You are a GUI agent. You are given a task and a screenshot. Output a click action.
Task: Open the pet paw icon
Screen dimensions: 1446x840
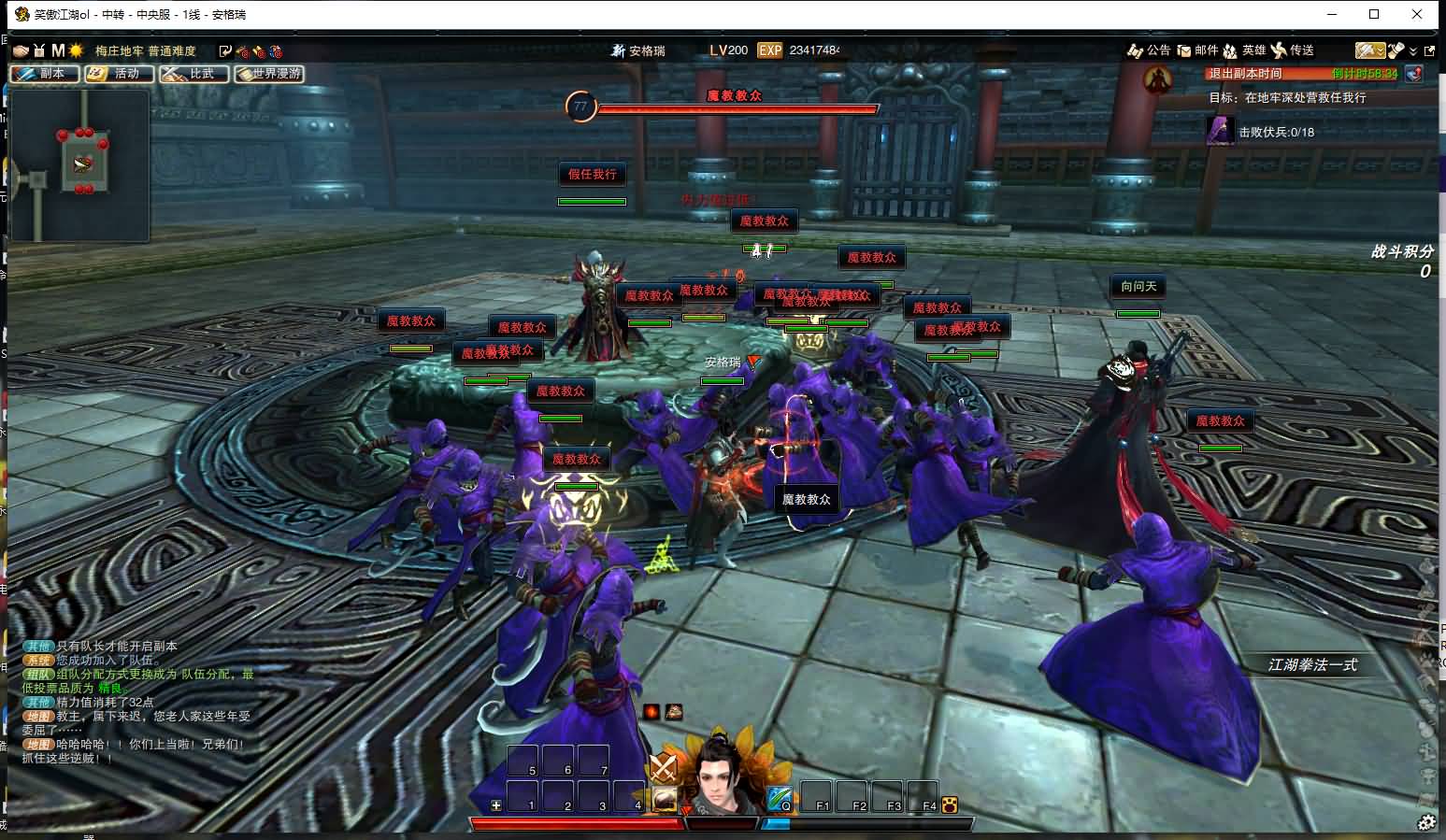coord(951,804)
